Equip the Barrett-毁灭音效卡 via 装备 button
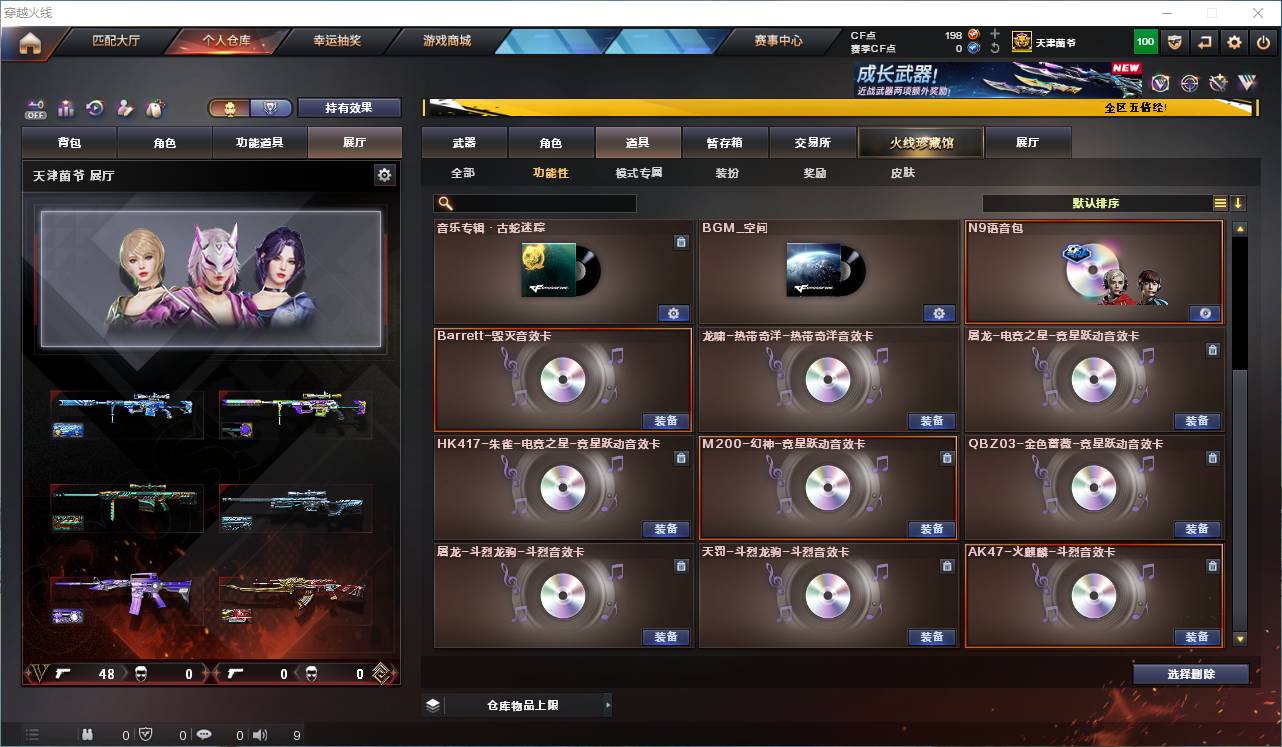The height and width of the screenshot is (747, 1282). [666, 421]
